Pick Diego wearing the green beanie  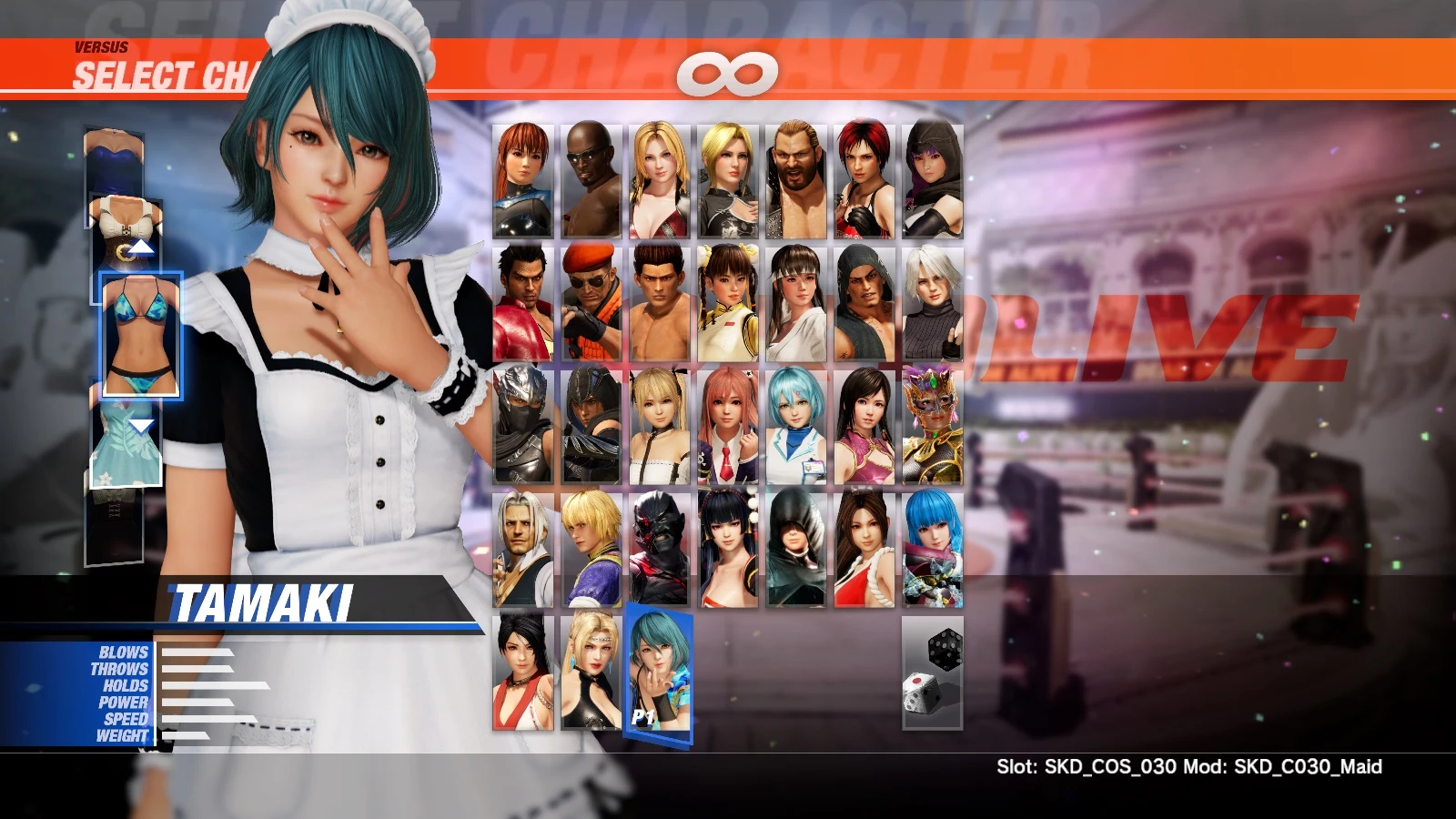tap(864, 300)
